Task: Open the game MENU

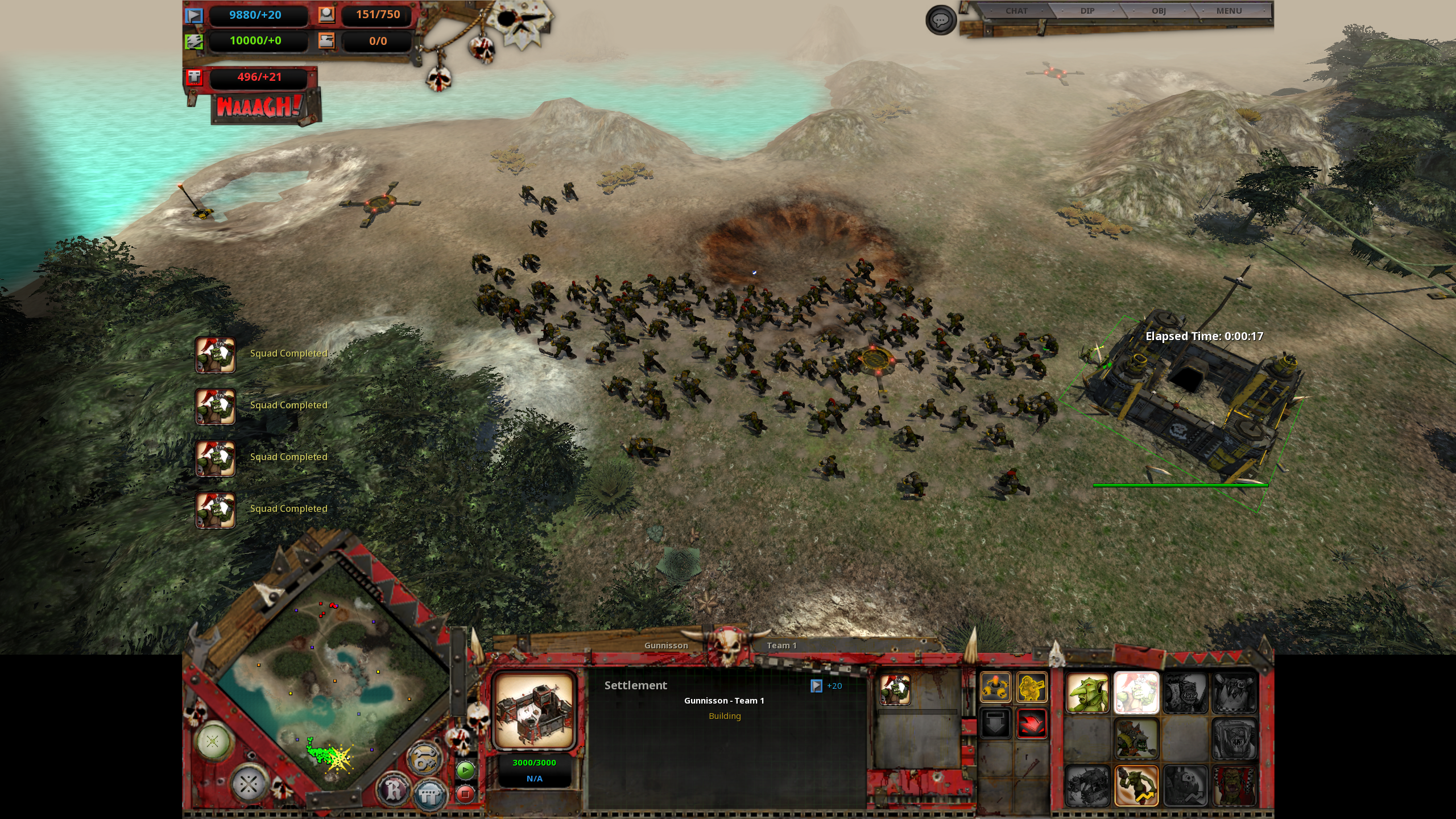Action: coord(1228,11)
